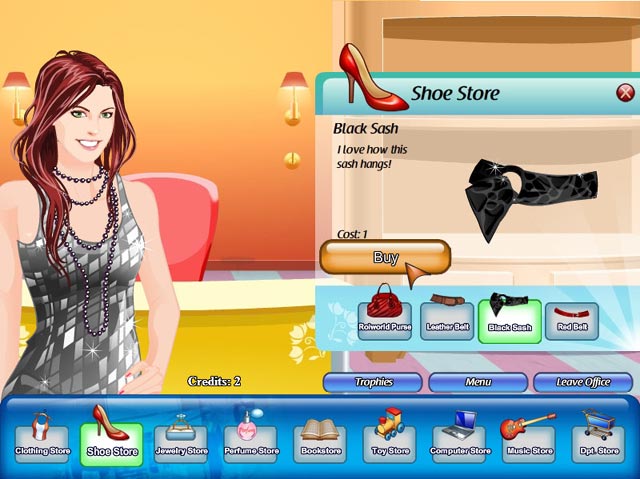This screenshot has width=640, height=479.
Task: Switch to the Shoe Store tab
Action: tap(112, 439)
